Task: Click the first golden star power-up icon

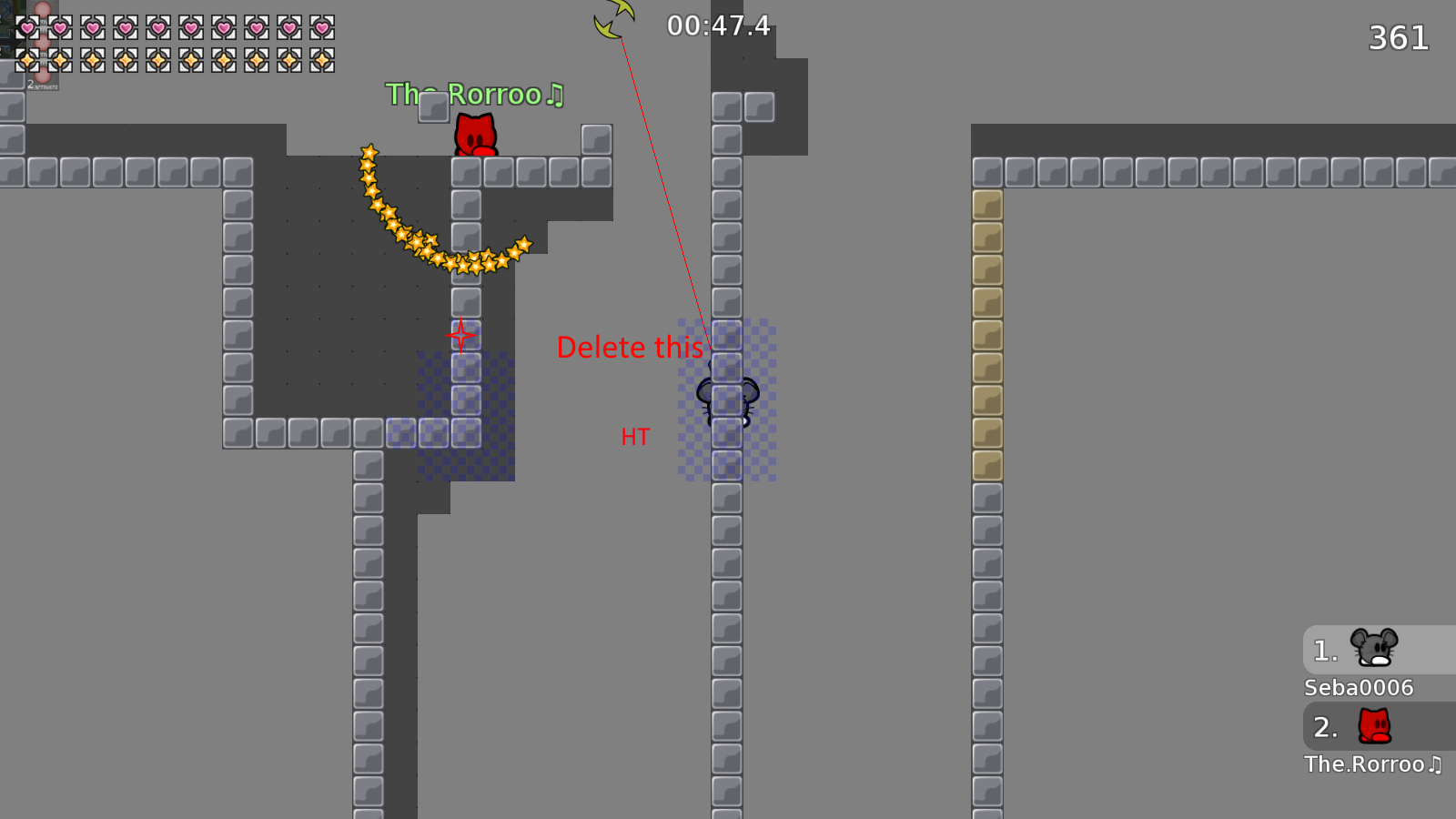Action: [27, 60]
